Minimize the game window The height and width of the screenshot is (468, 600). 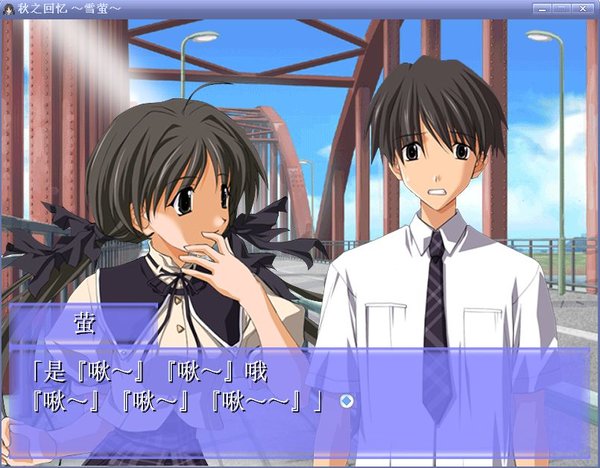543,8
